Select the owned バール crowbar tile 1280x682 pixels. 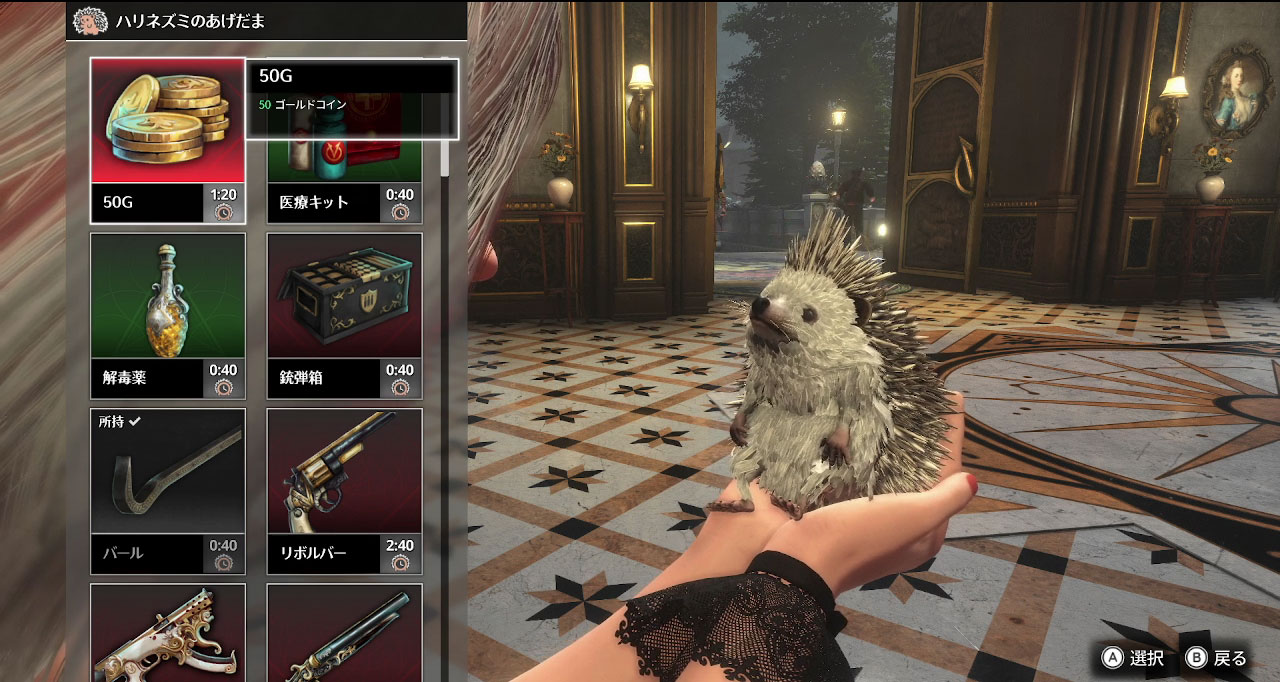168,490
